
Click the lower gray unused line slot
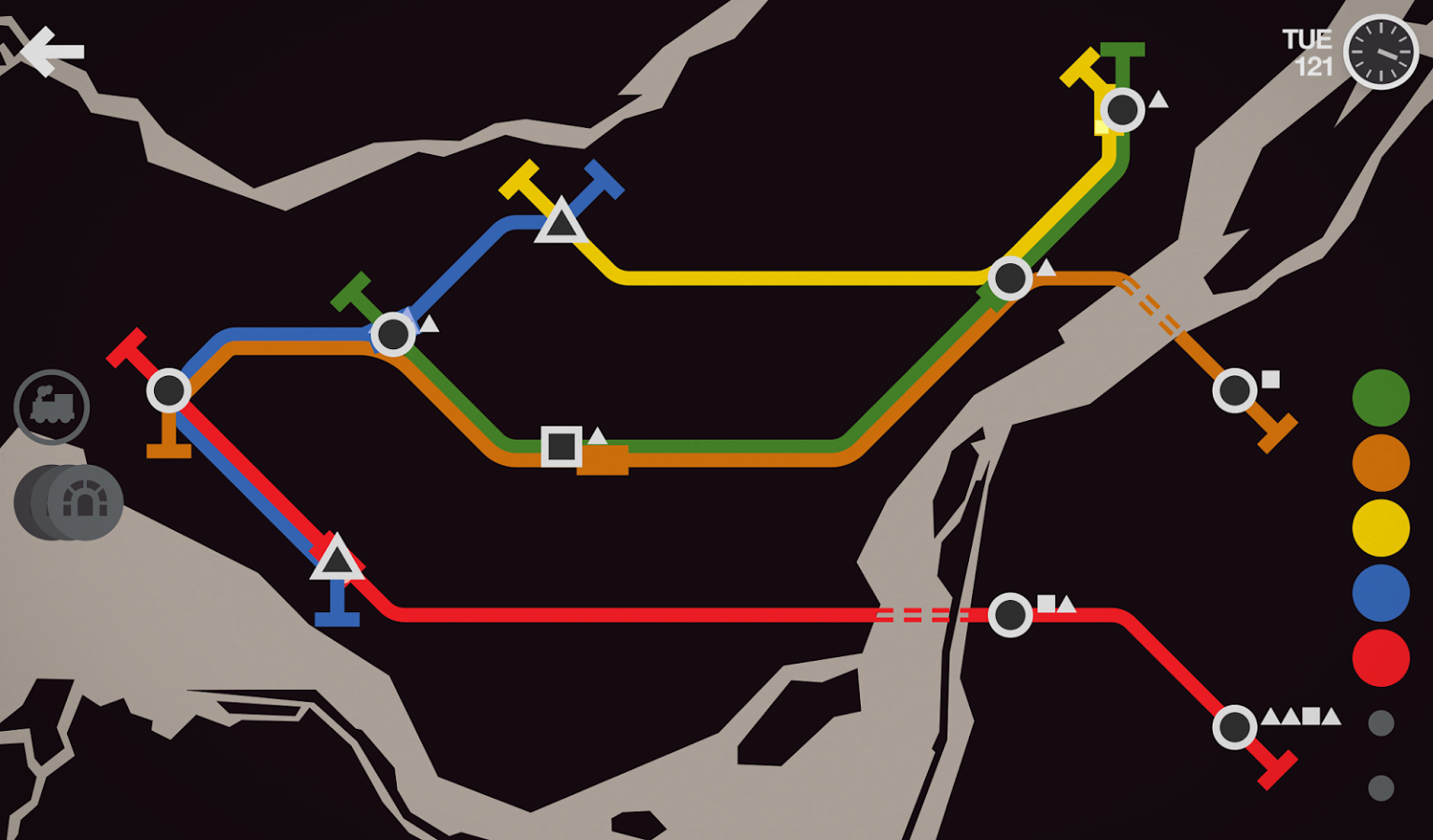coord(1379,789)
